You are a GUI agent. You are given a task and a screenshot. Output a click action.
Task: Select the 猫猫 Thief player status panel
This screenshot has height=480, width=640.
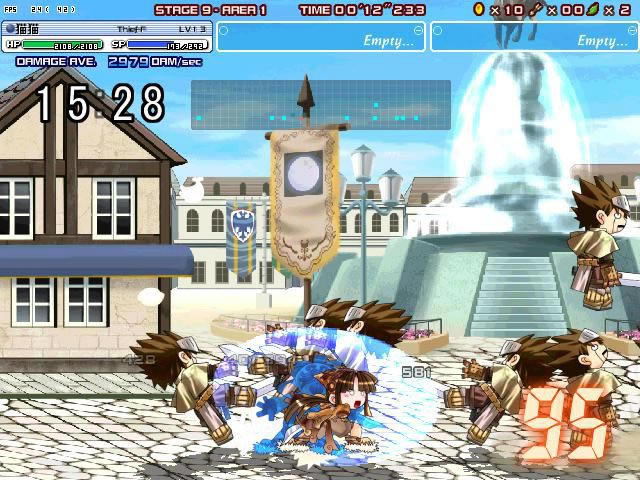click(x=107, y=37)
